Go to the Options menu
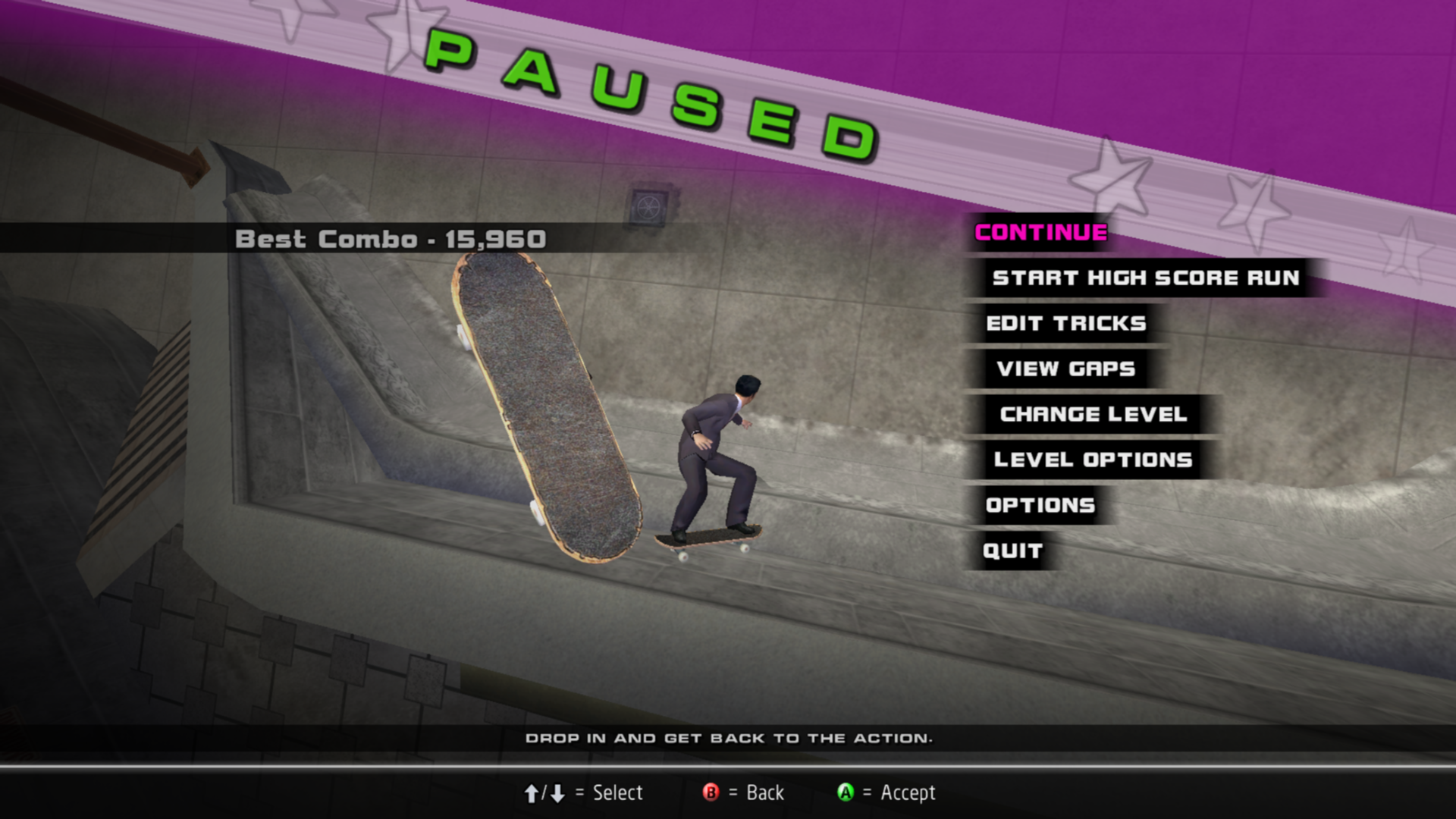 point(1040,506)
